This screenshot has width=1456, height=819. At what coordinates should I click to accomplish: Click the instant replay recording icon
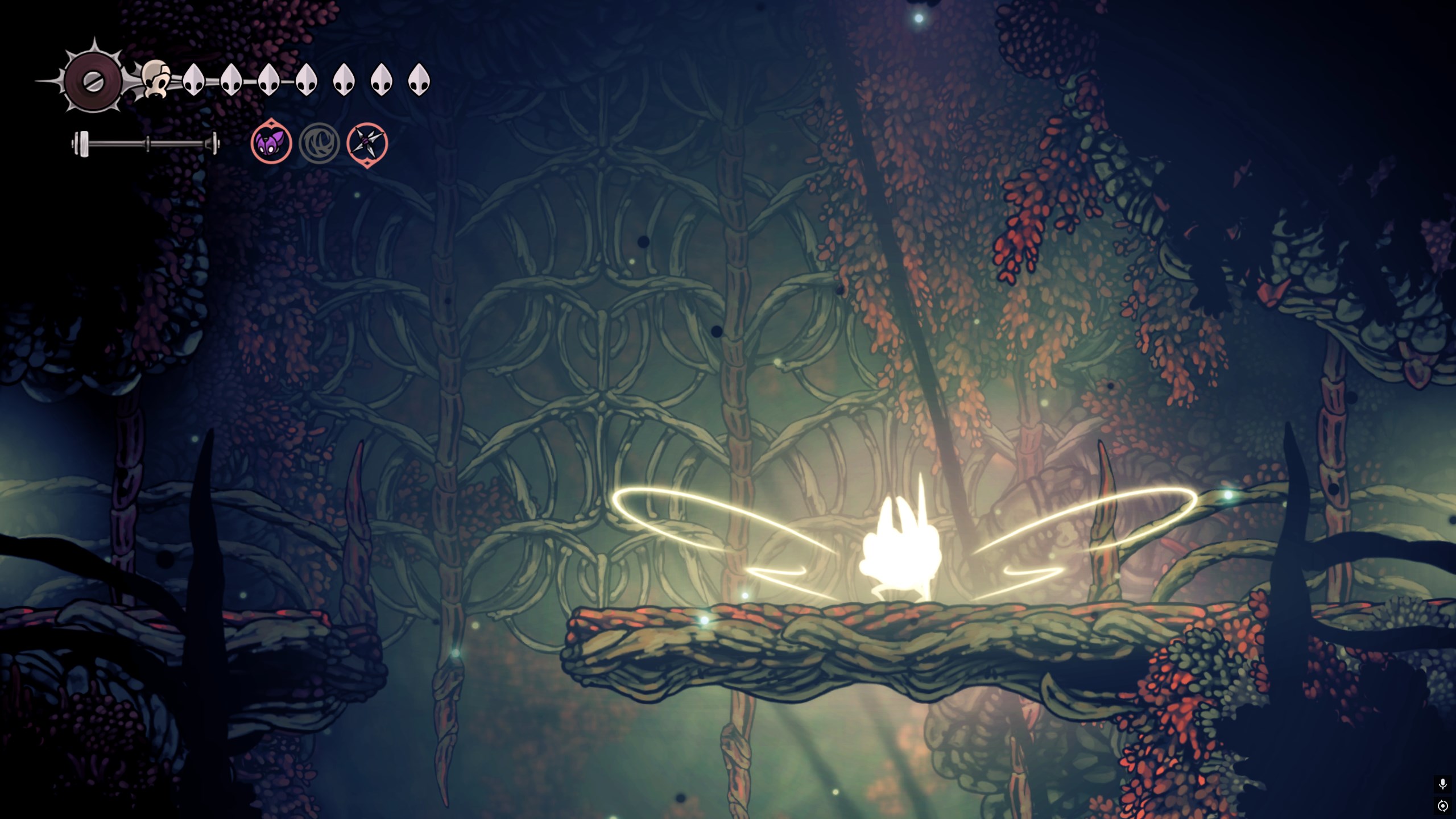[x=1442, y=806]
